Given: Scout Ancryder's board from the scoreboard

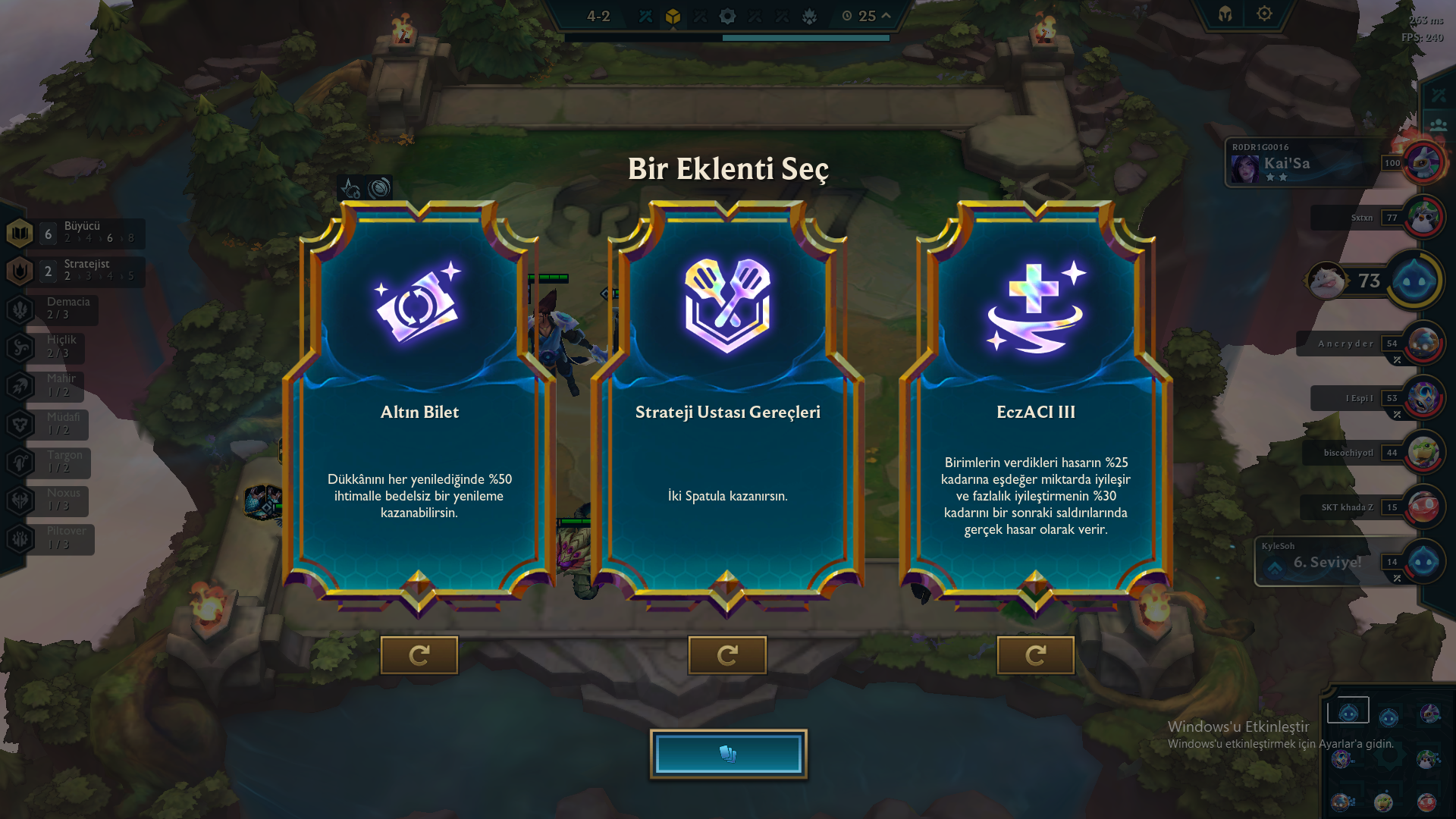Looking at the screenshot, I should coord(1424,344).
